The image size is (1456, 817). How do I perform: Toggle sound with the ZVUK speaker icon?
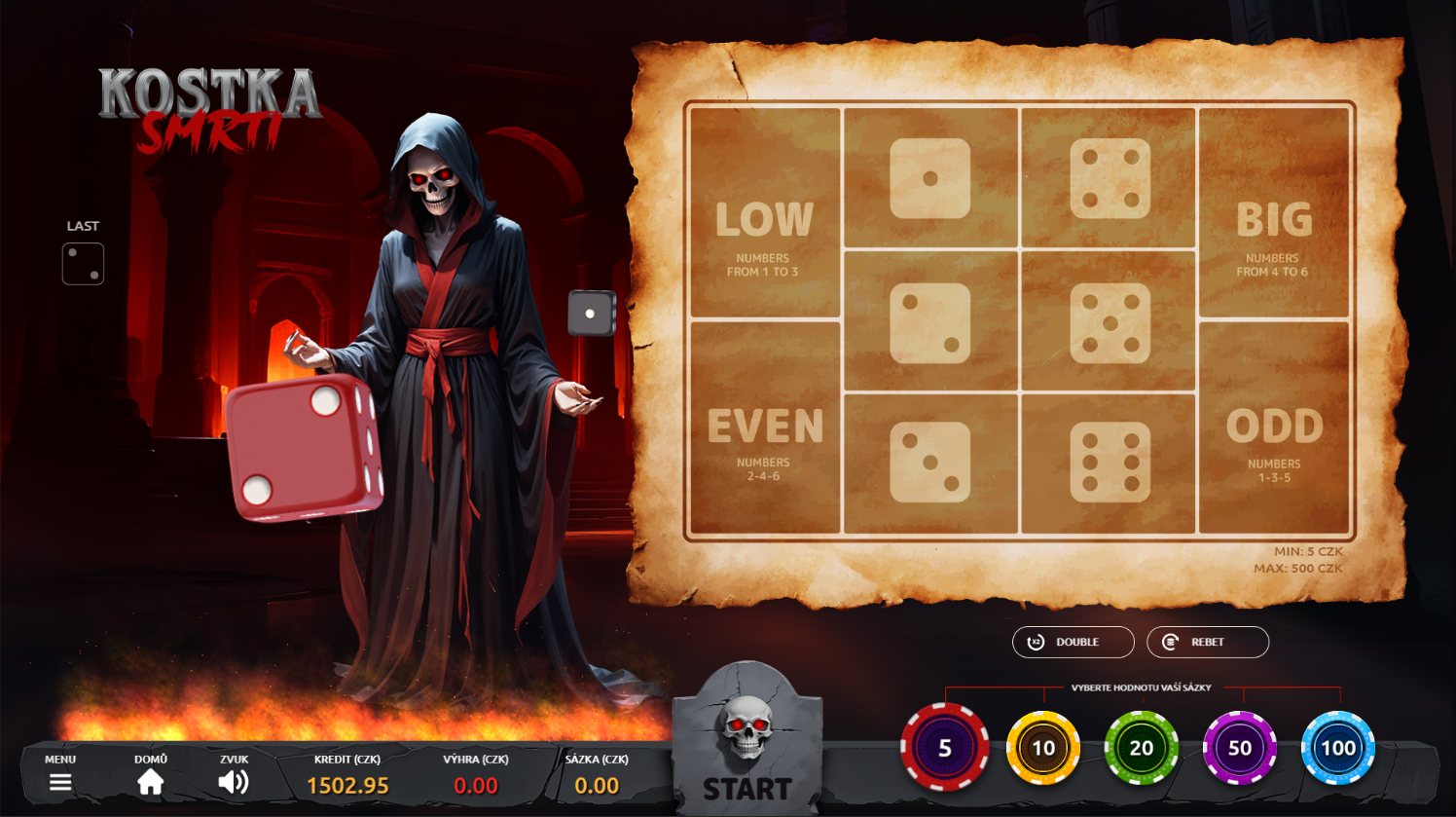(x=234, y=781)
